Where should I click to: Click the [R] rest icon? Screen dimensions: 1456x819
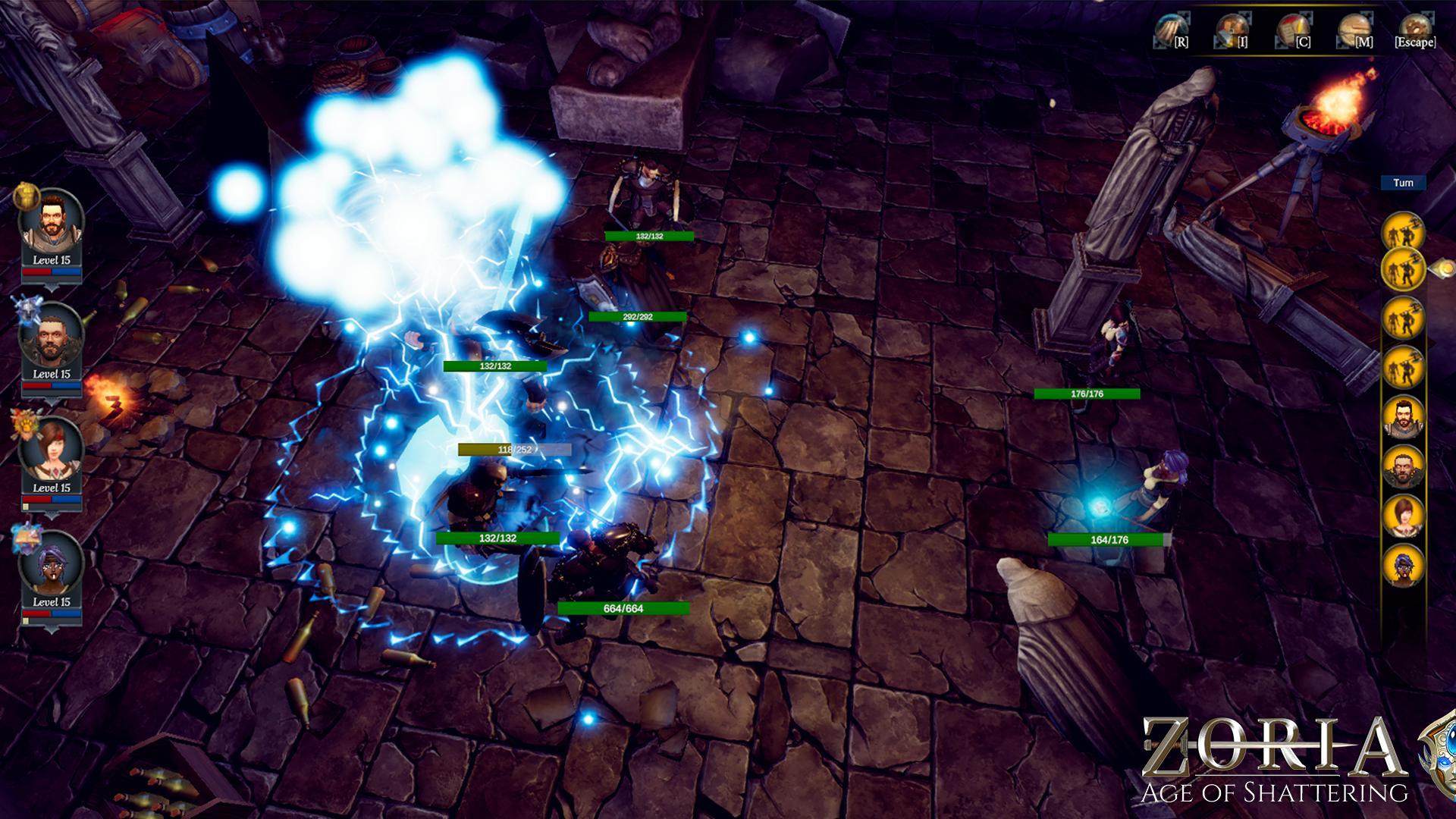coord(1170,28)
